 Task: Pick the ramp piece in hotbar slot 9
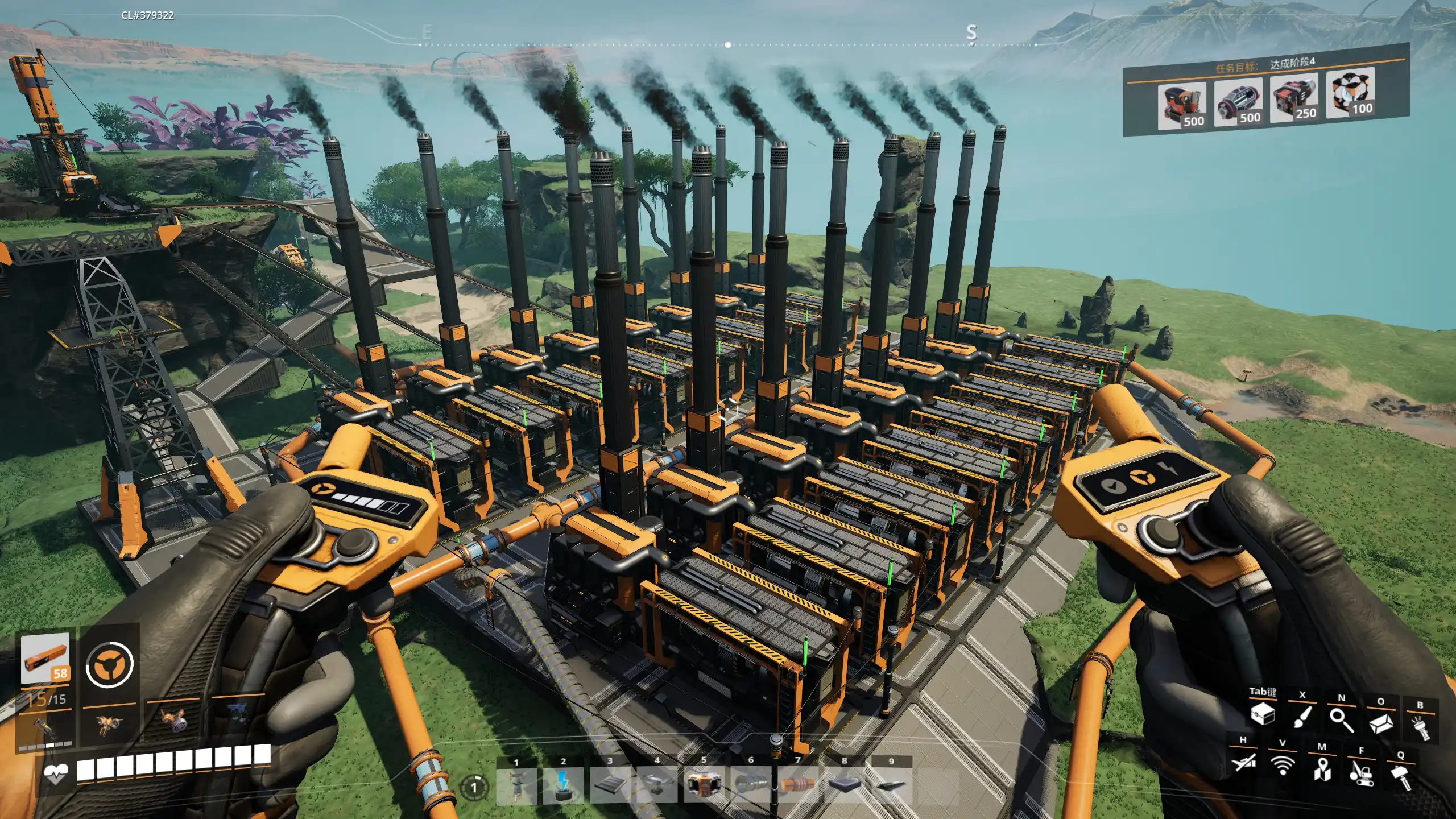click(891, 786)
